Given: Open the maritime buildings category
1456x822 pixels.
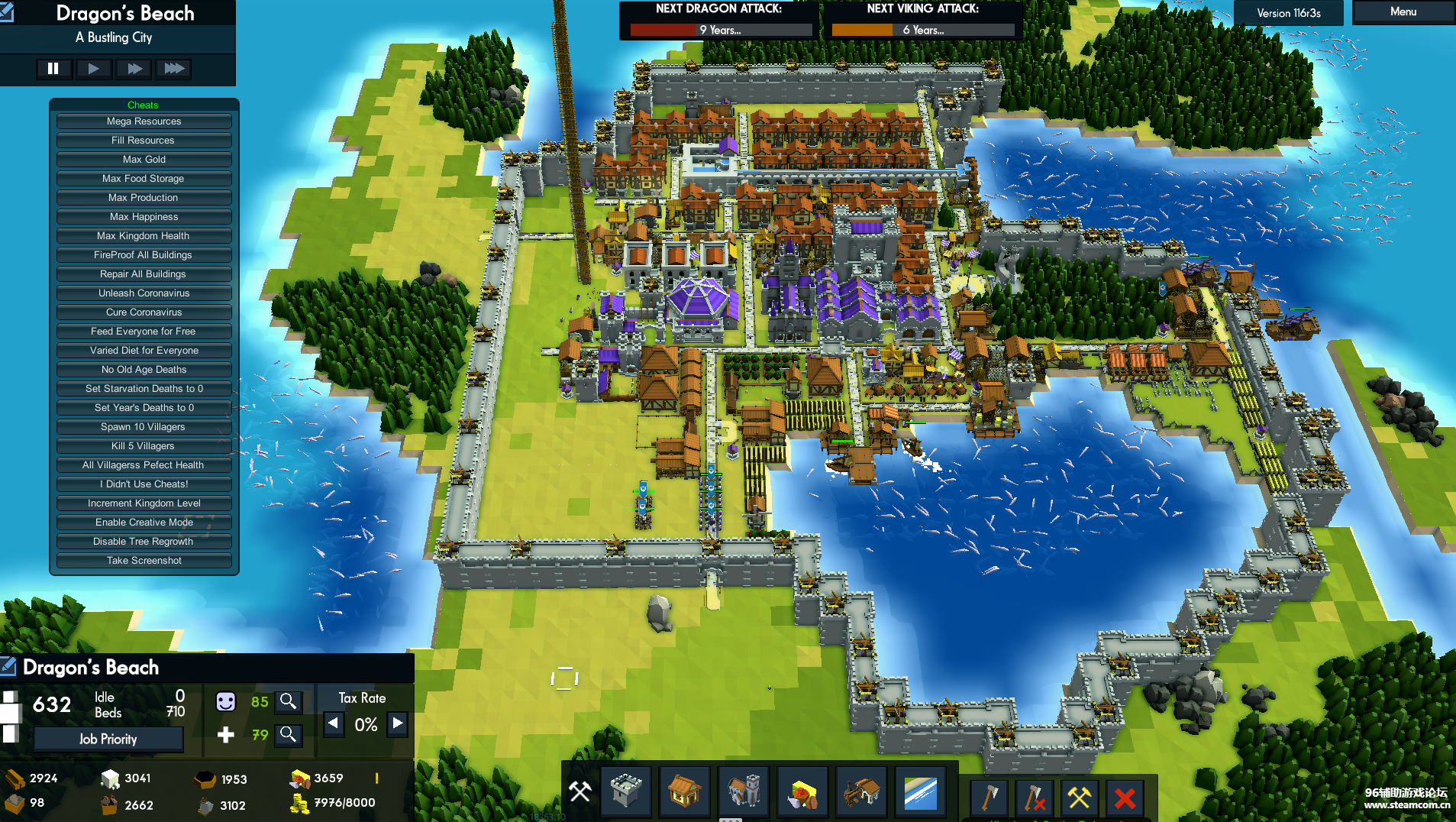Looking at the screenshot, I should coord(920,794).
